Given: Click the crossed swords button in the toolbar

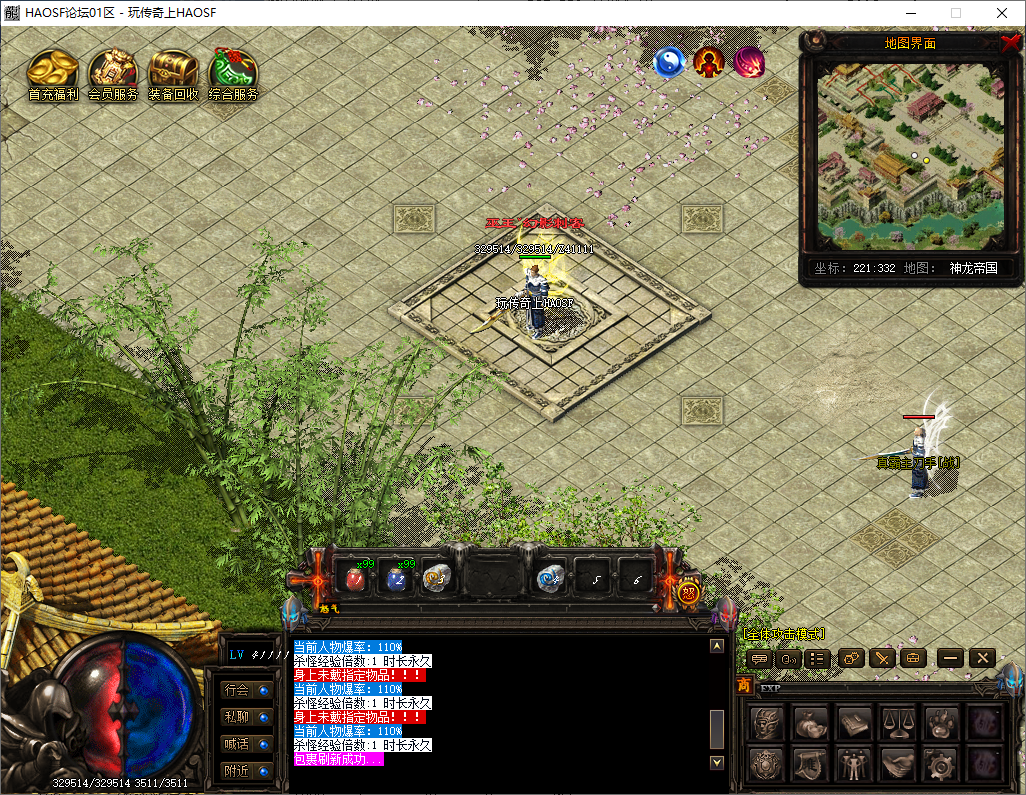Looking at the screenshot, I should point(881,658).
